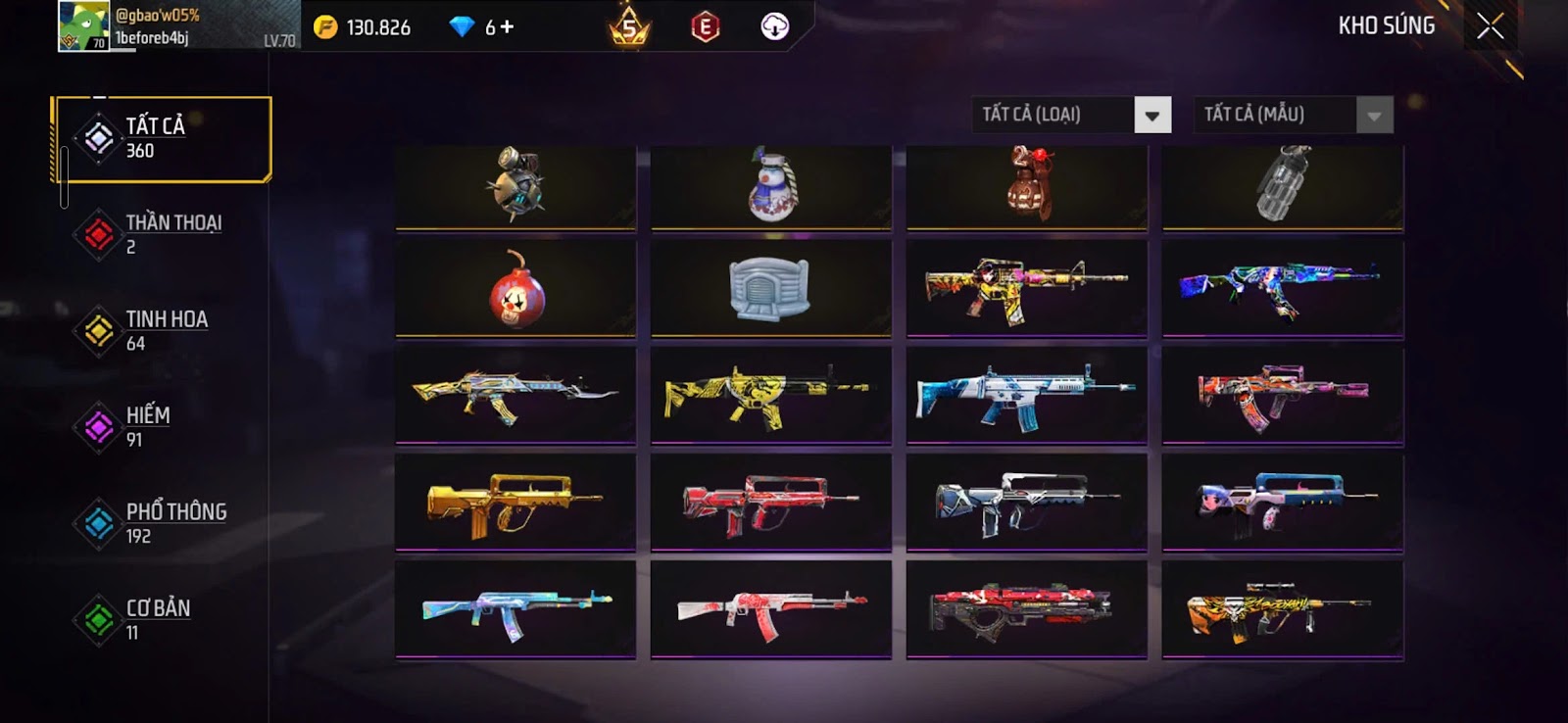Add diamonds with the plus button
This screenshot has height=723, width=1568.
(x=507, y=27)
